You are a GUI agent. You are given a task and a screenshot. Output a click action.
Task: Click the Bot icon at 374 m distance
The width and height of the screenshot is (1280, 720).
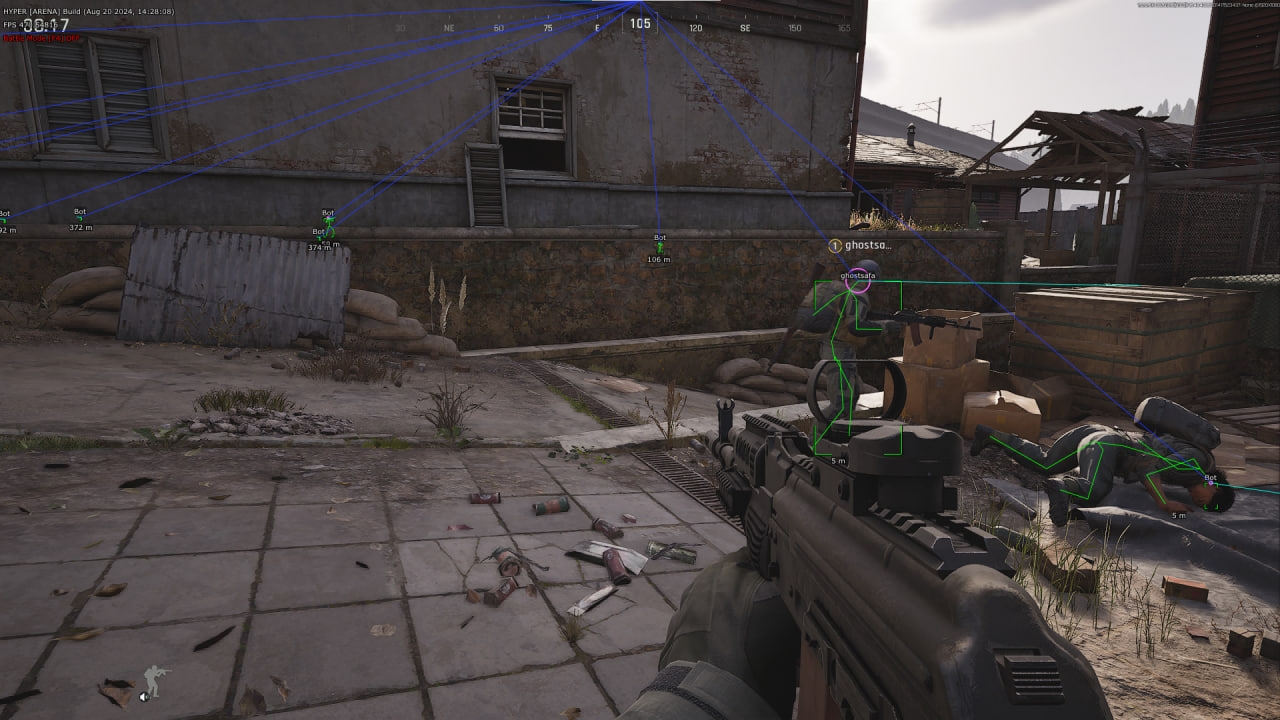pyautogui.click(x=320, y=237)
